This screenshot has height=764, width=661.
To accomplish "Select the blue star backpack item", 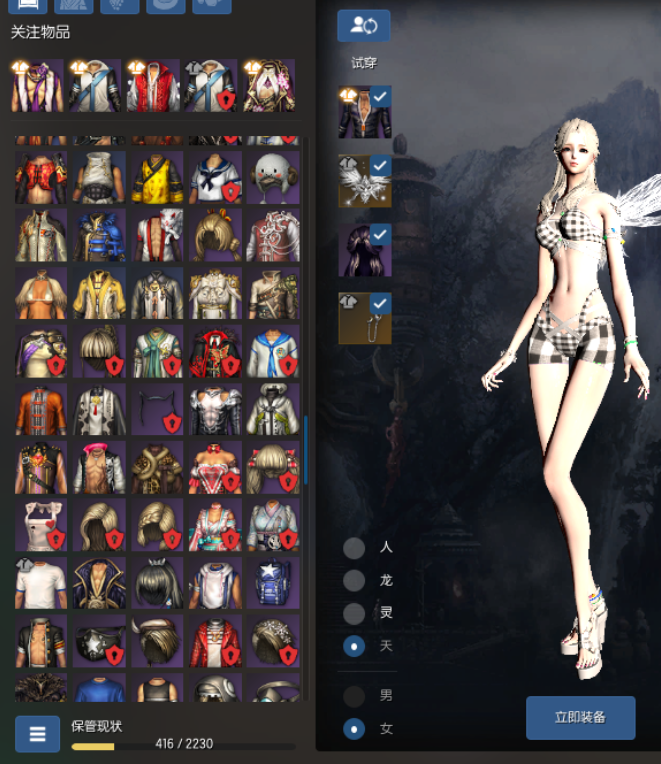I will [x=273, y=583].
